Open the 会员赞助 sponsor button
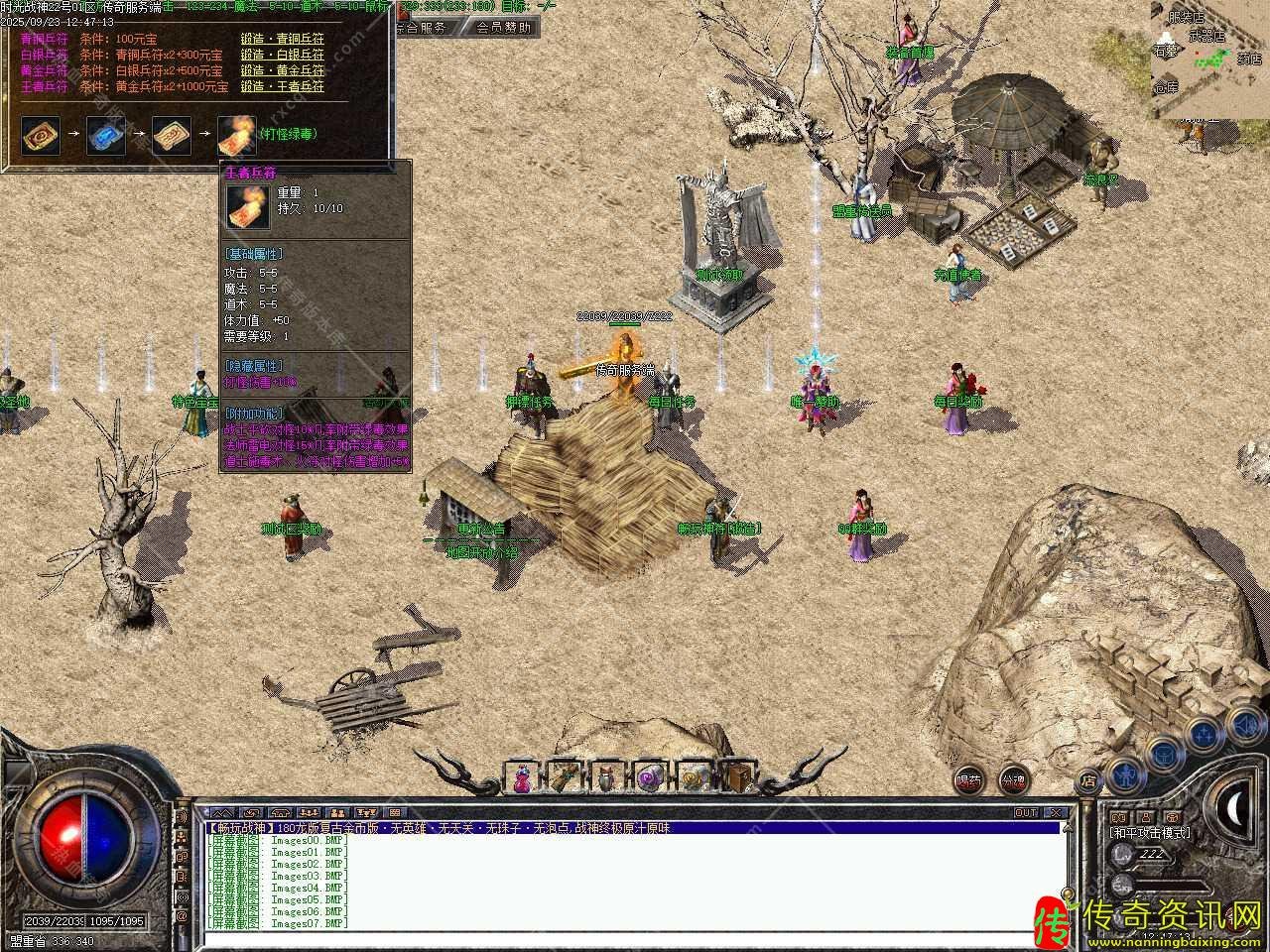Image resolution: width=1270 pixels, height=952 pixels. click(502, 28)
